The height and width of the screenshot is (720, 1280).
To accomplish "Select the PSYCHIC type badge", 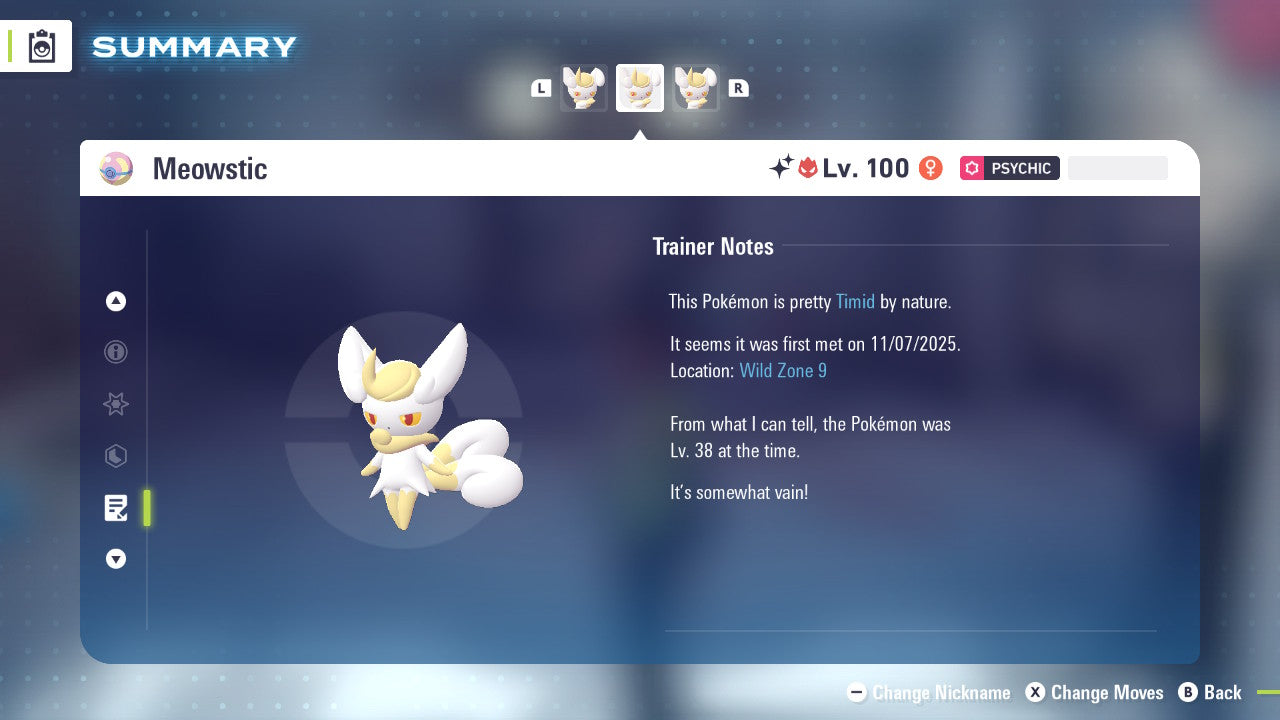I will (1009, 168).
